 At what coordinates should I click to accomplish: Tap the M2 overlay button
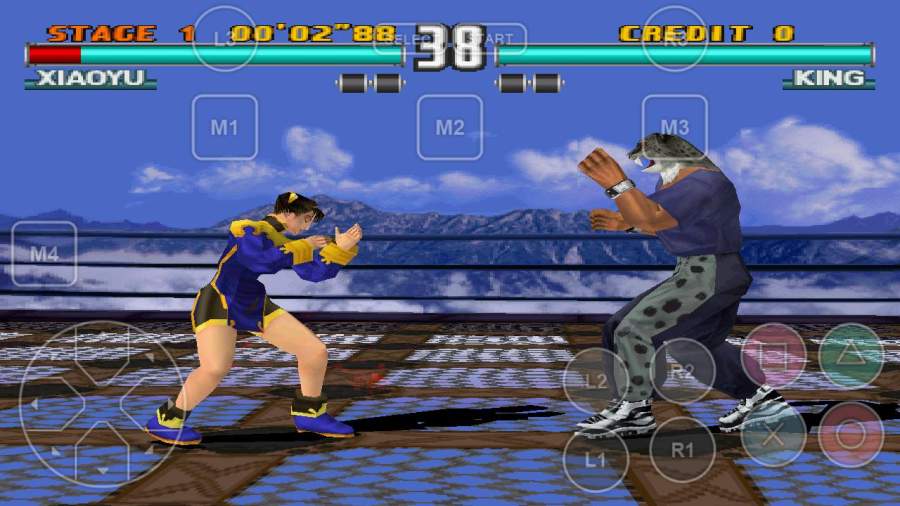click(x=450, y=127)
